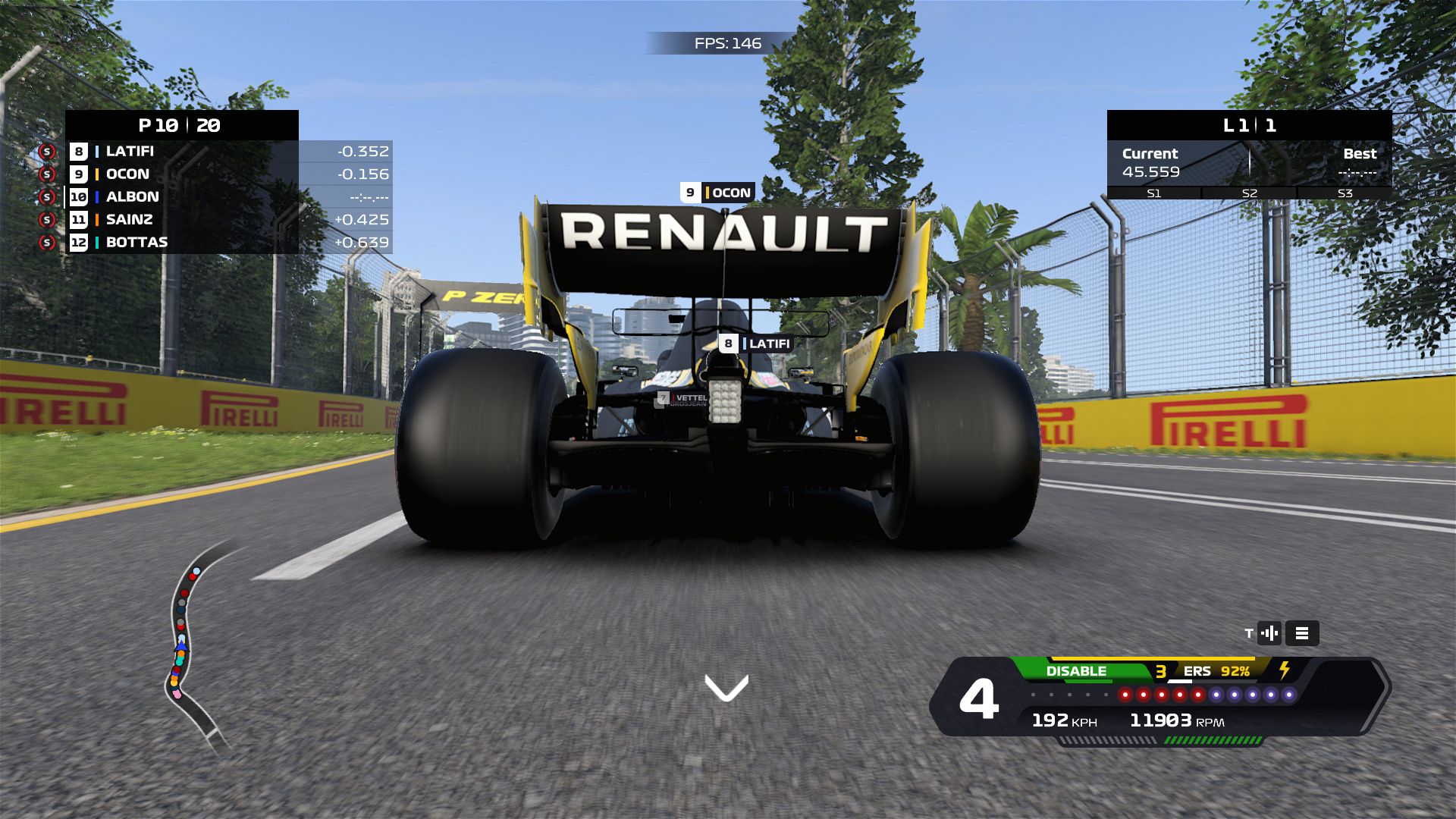Toggle the voice chat waveform icon
The height and width of the screenshot is (819, 1456).
(1269, 633)
